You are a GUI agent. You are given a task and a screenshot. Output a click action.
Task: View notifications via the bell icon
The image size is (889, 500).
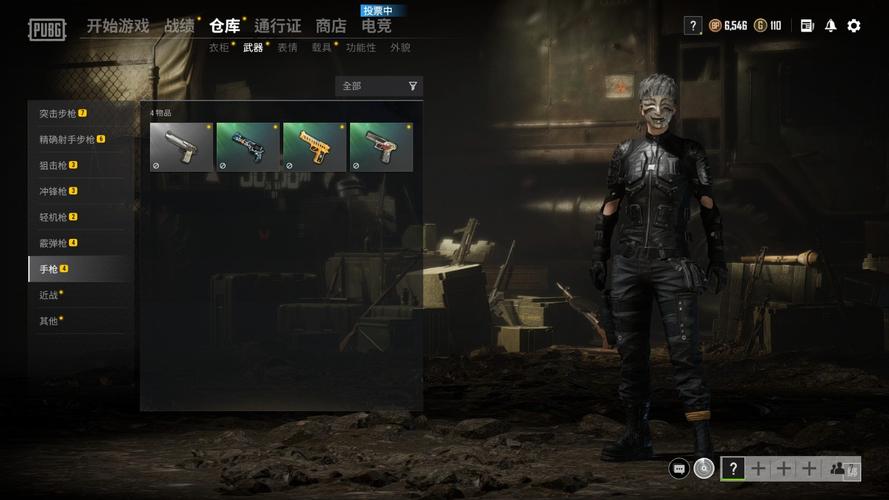[x=830, y=26]
